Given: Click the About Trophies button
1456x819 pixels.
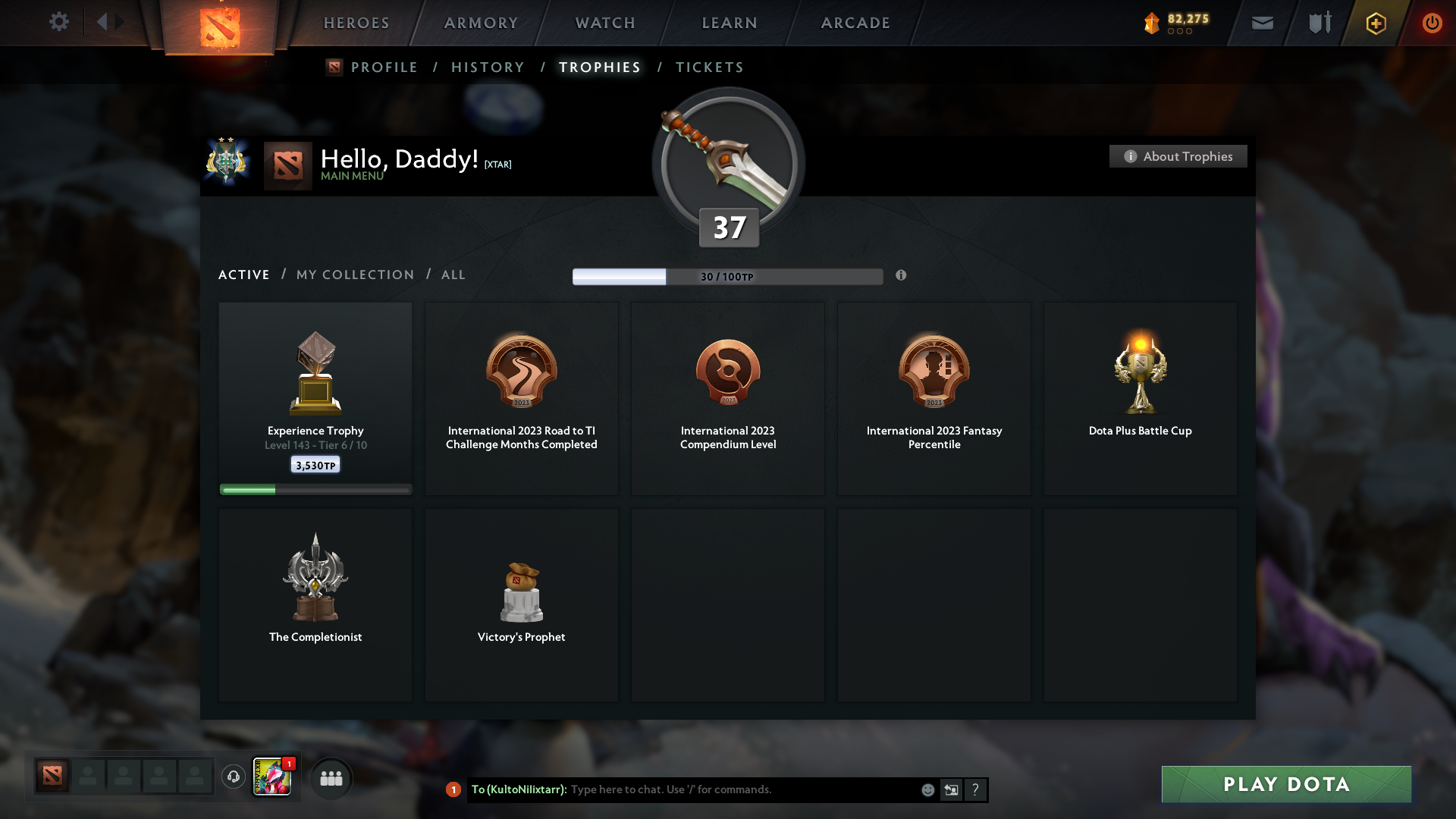Looking at the screenshot, I should (1178, 156).
